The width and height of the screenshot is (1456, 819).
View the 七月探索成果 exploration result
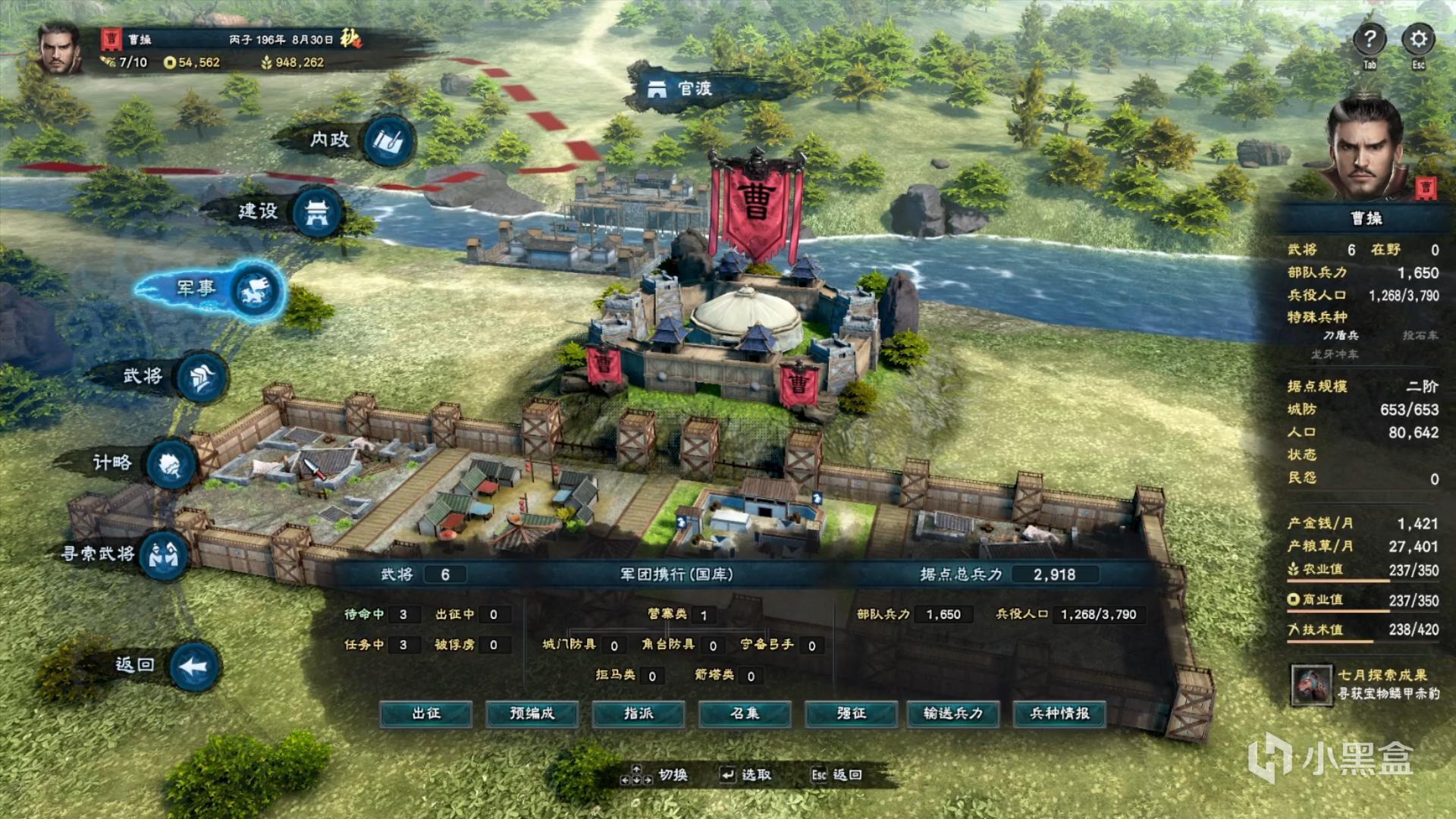pyautogui.click(x=1365, y=684)
